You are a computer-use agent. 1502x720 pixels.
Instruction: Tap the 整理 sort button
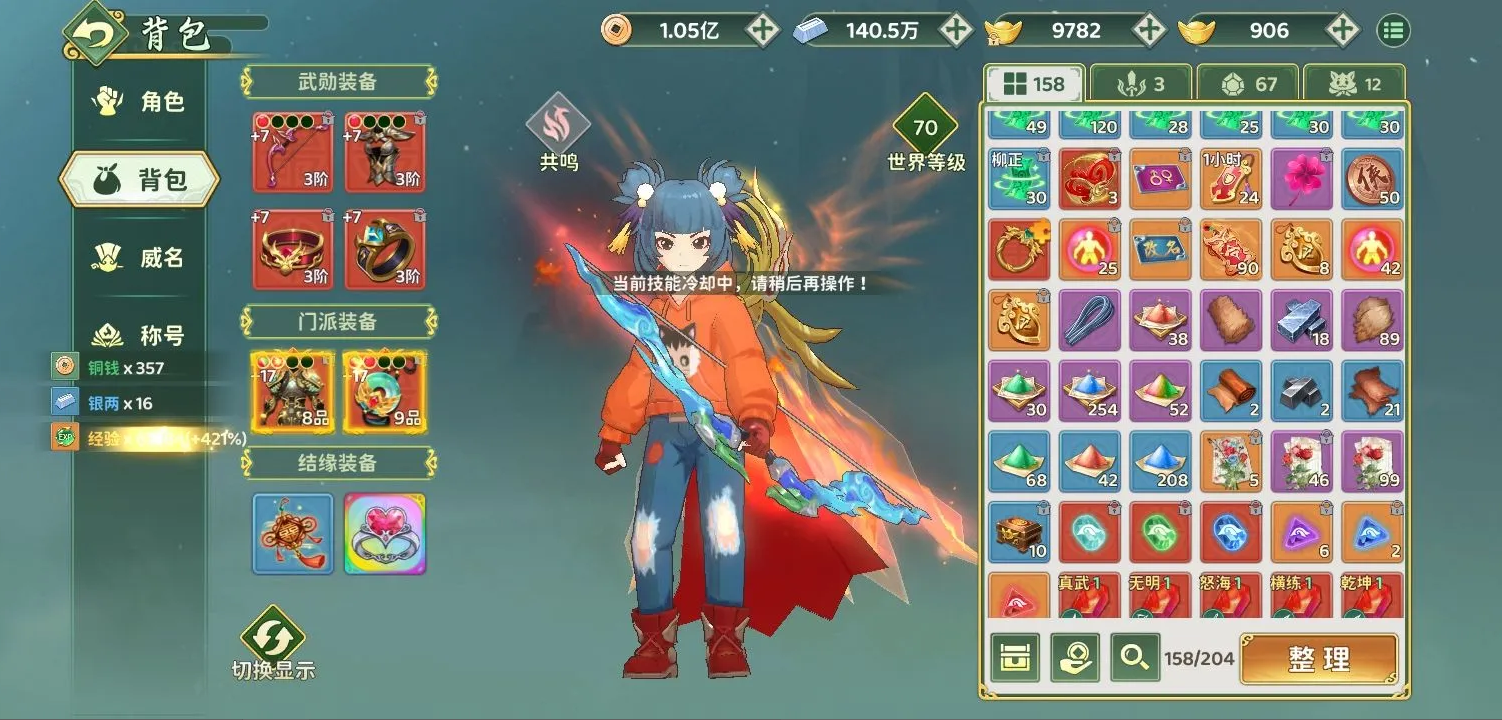tap(1319, 659)
